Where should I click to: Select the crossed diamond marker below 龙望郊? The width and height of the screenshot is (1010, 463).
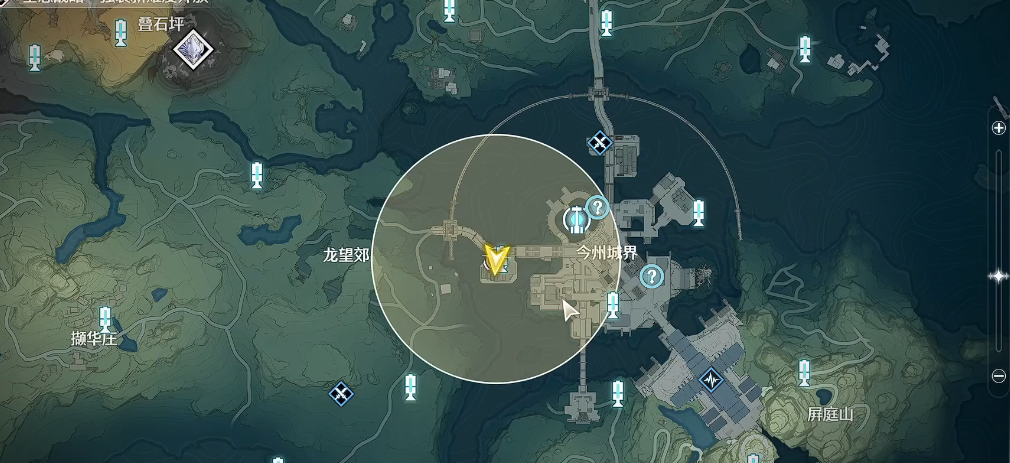[341, 393]
